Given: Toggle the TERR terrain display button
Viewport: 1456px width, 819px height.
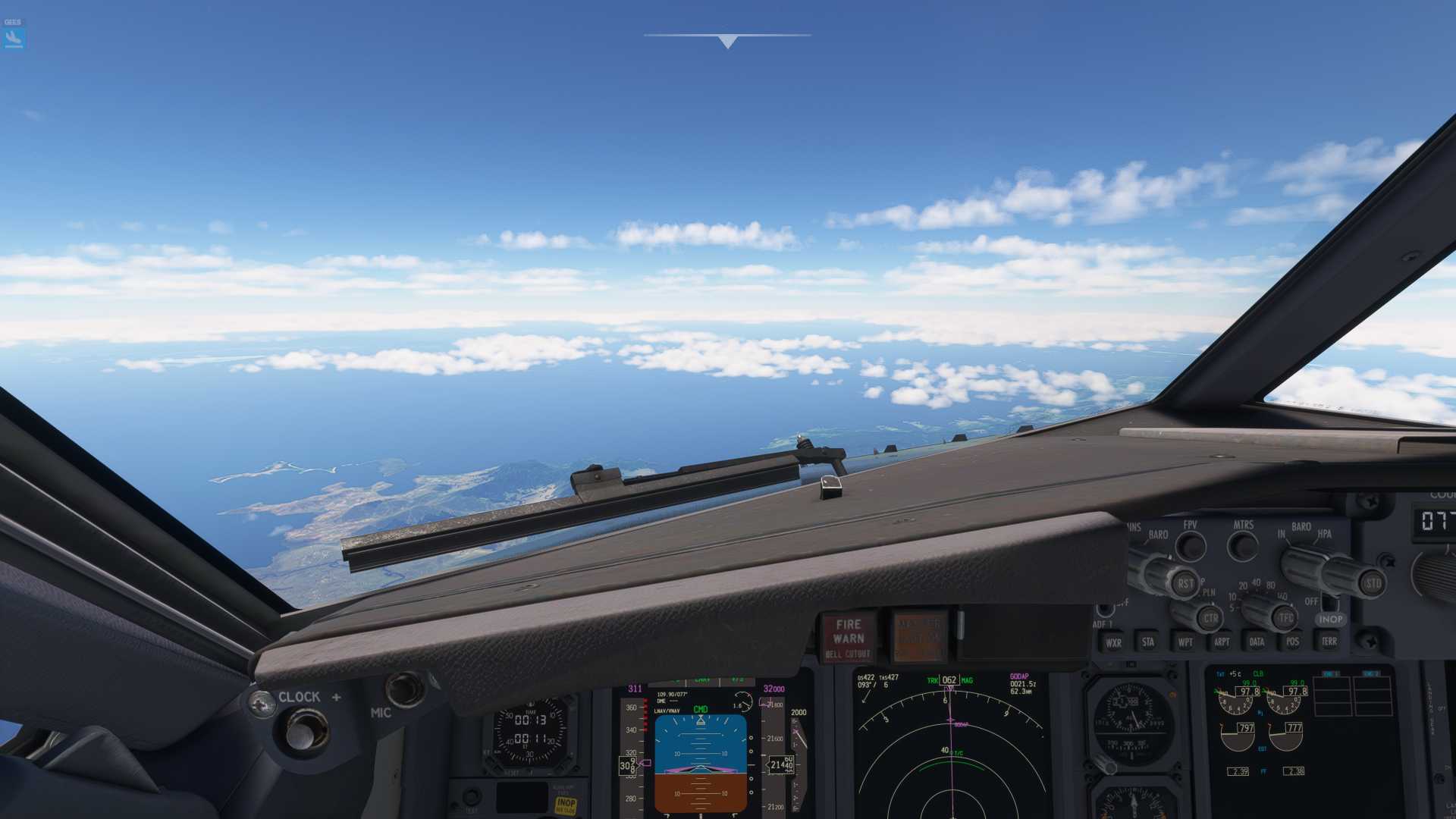Looking at the screenshot, I should click(1329, 642).
